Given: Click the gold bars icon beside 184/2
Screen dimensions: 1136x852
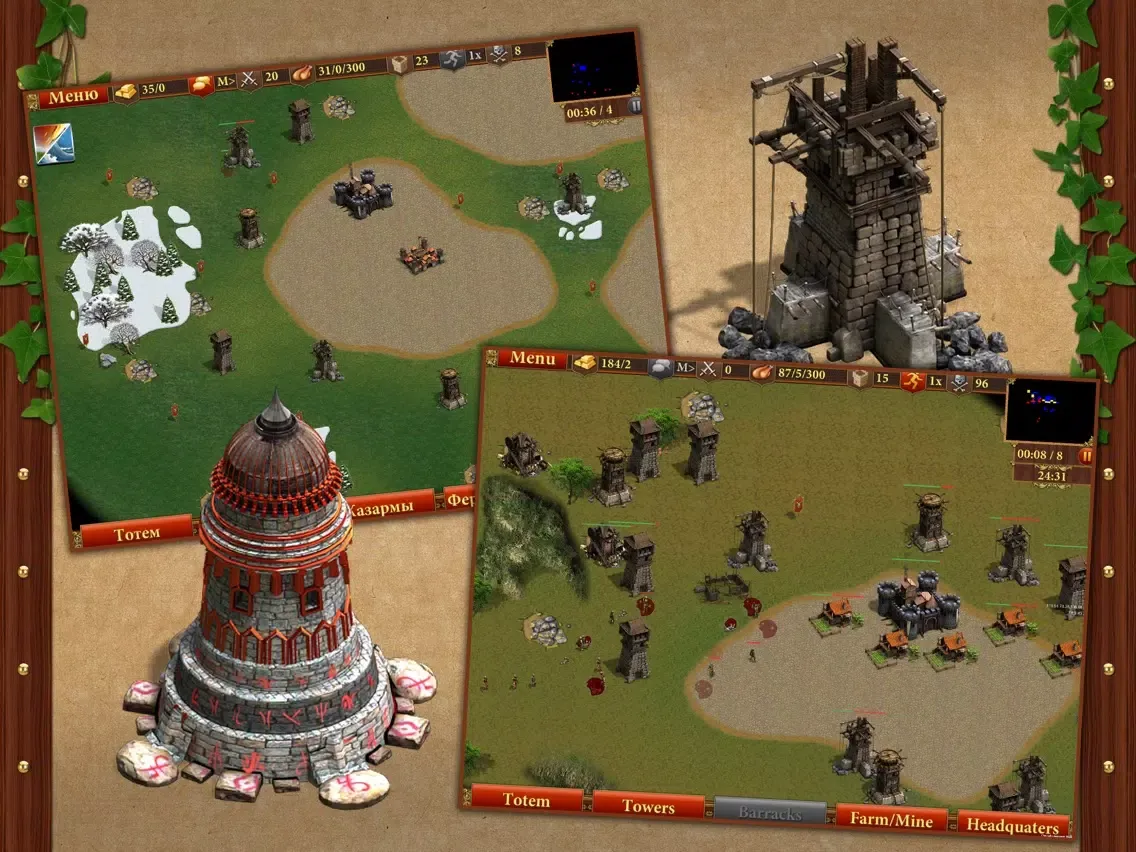Looking at the screenshot, I should click(x=583, y=362).
